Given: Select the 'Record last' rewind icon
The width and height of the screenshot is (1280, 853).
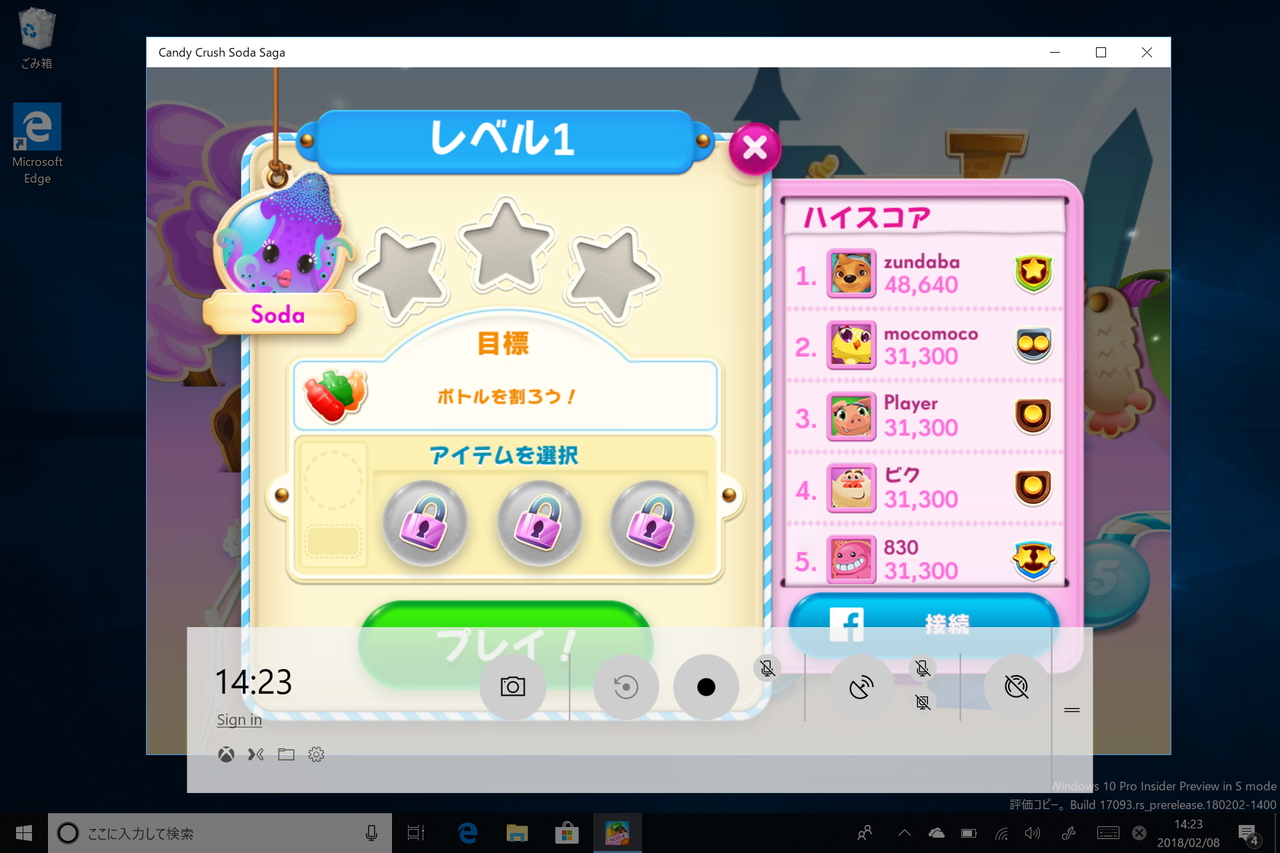Looking at the screenshot, I should pos(625,686).
